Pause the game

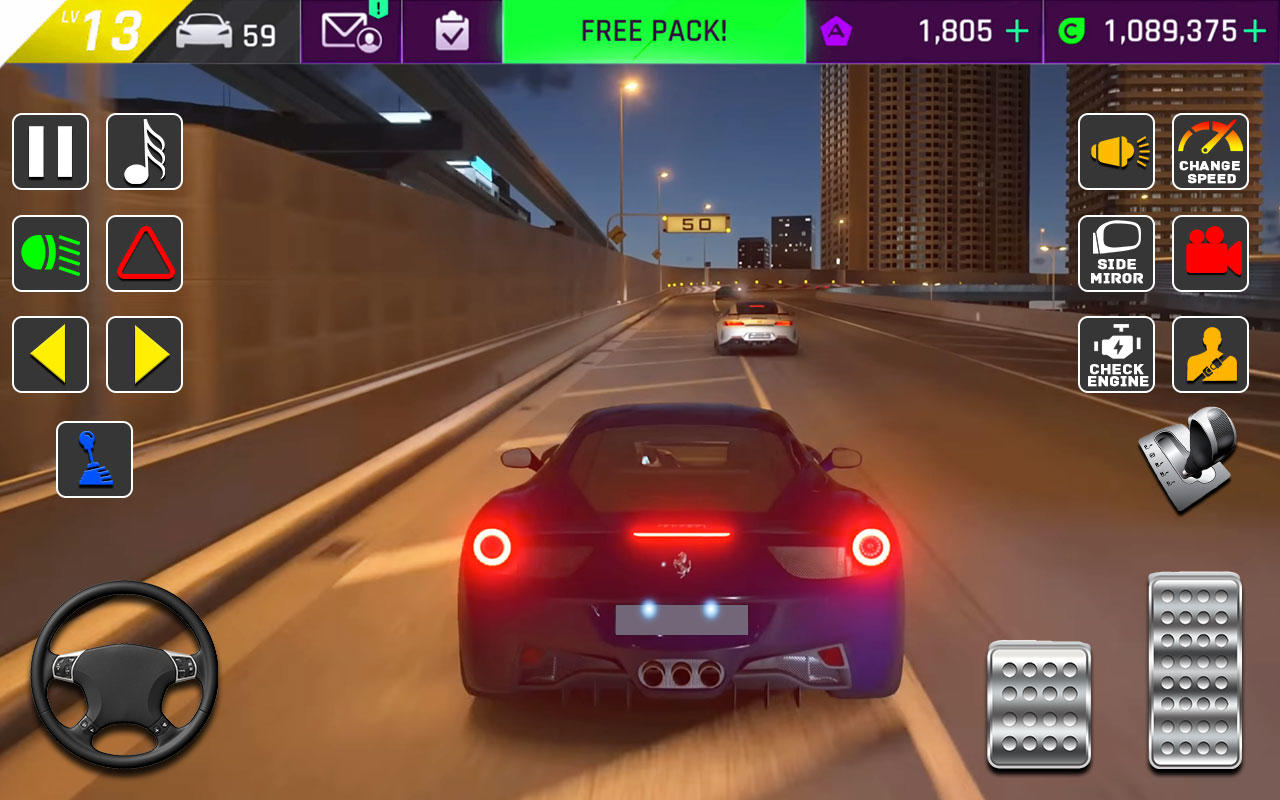tap(50, 151)
